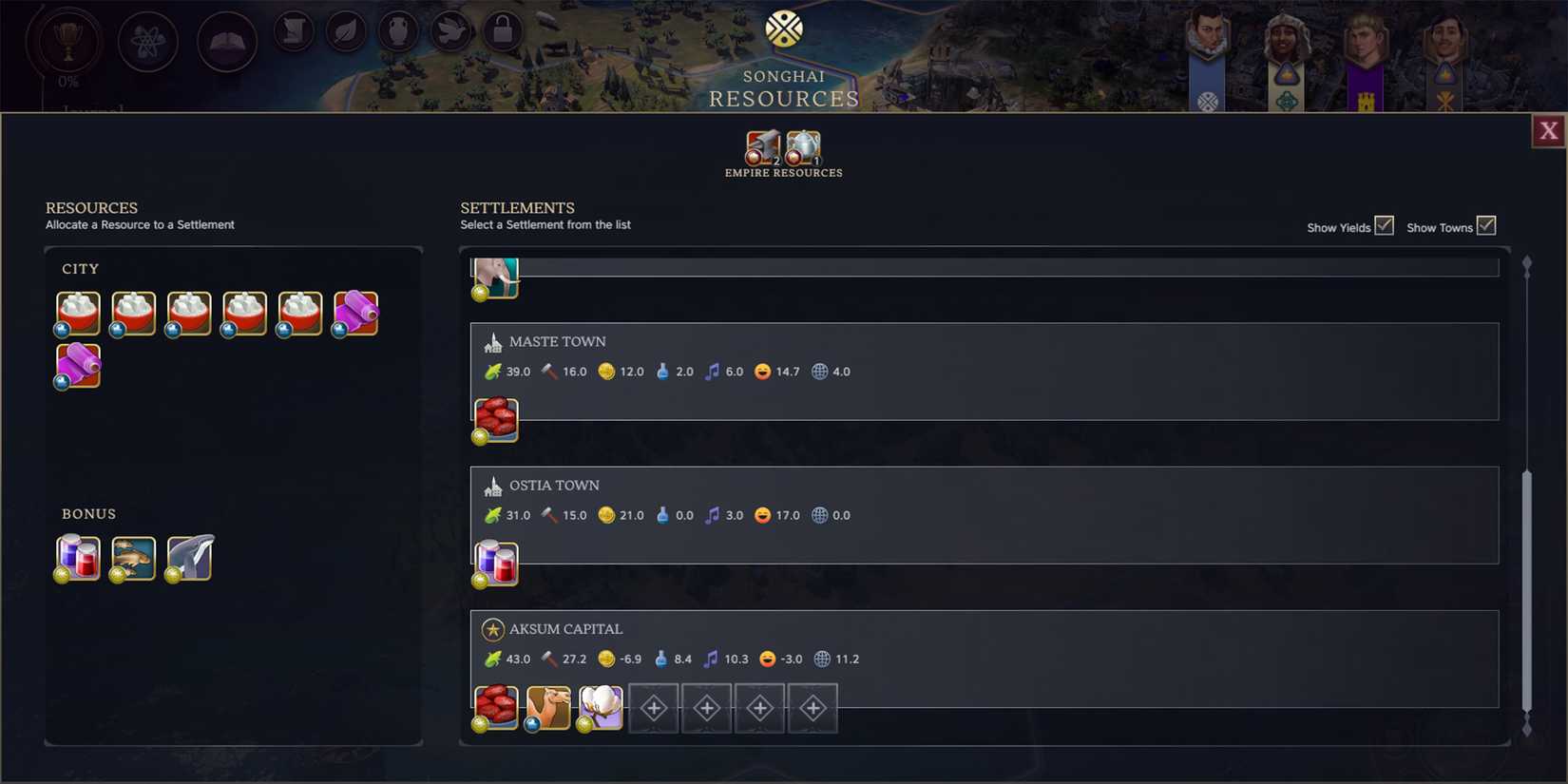
Task: Open the civics book icon
Action: (x=226, y=42)
